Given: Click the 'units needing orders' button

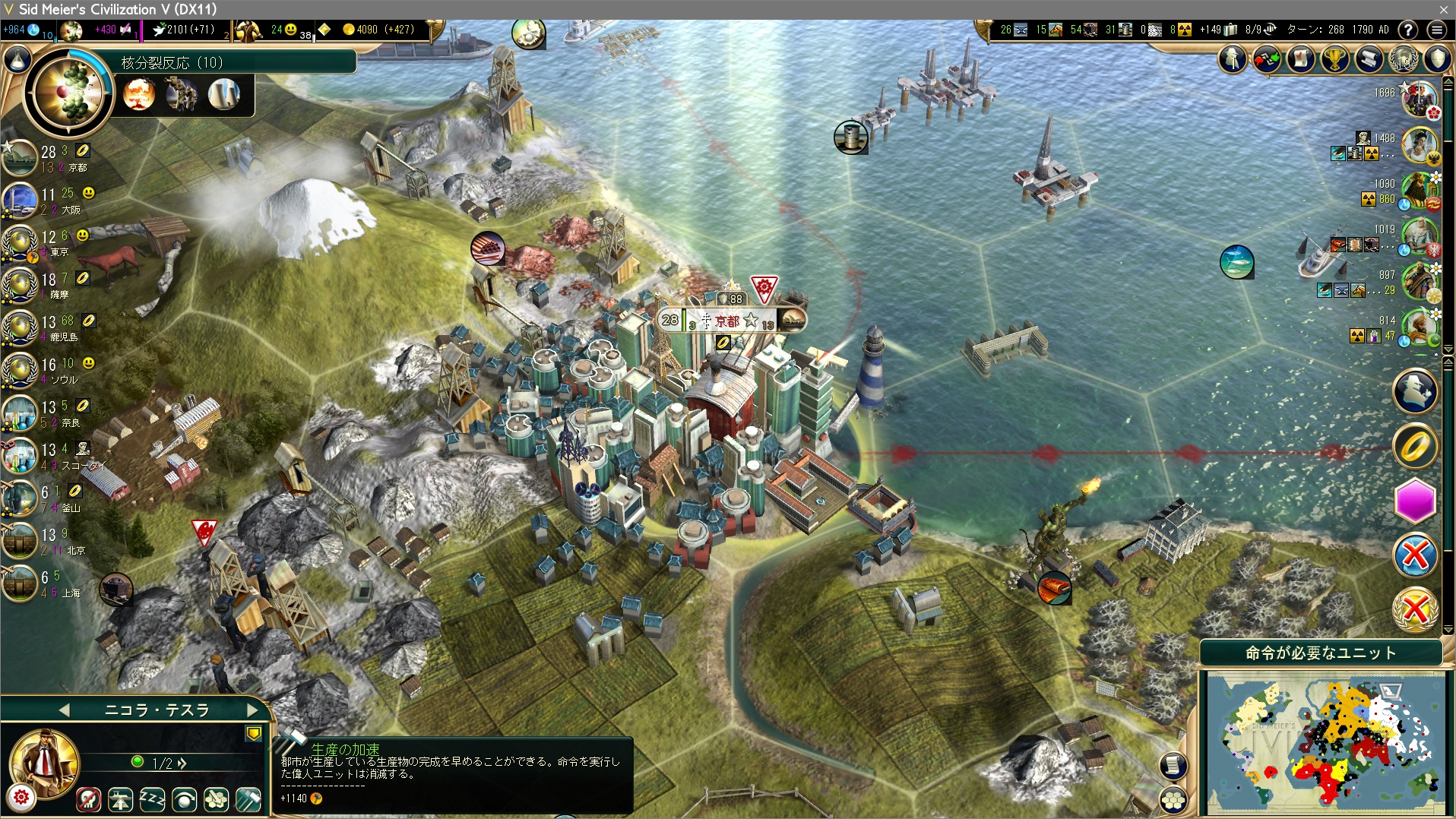Looking at the screenshot, I should pyautogui.click(x=1321, y=653).
